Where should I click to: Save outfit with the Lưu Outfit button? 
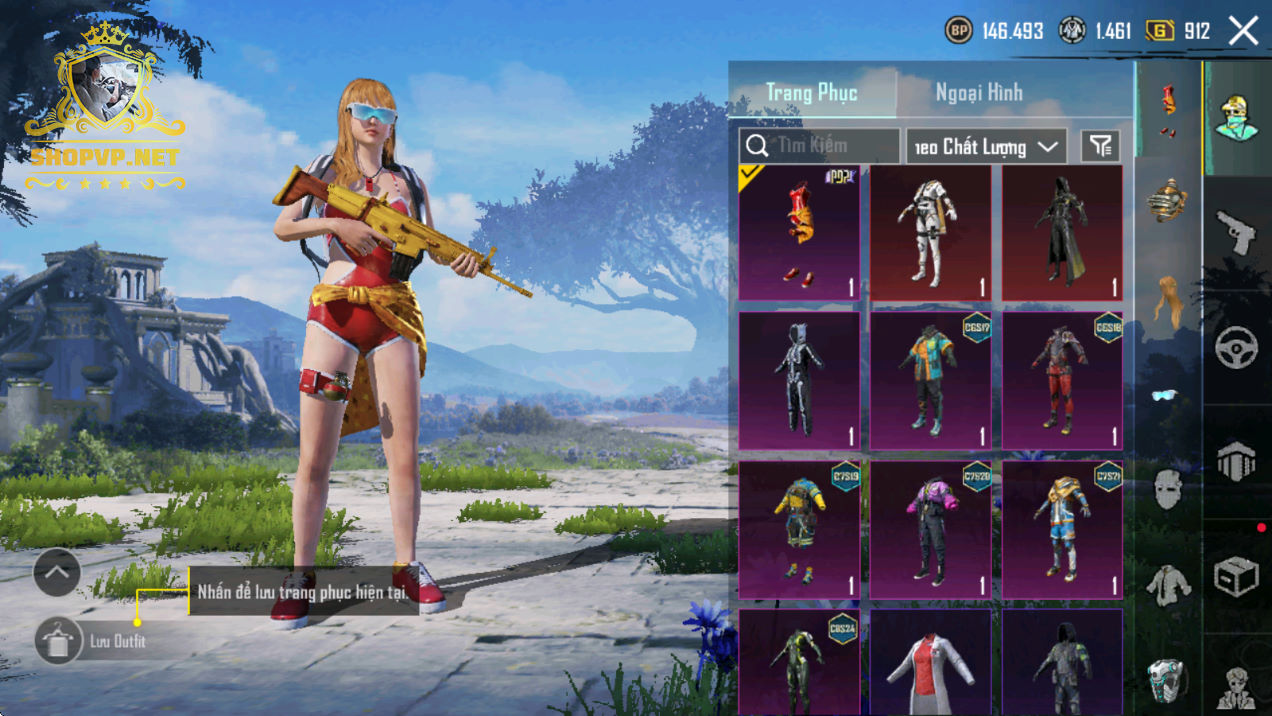(x=59, y=641)
